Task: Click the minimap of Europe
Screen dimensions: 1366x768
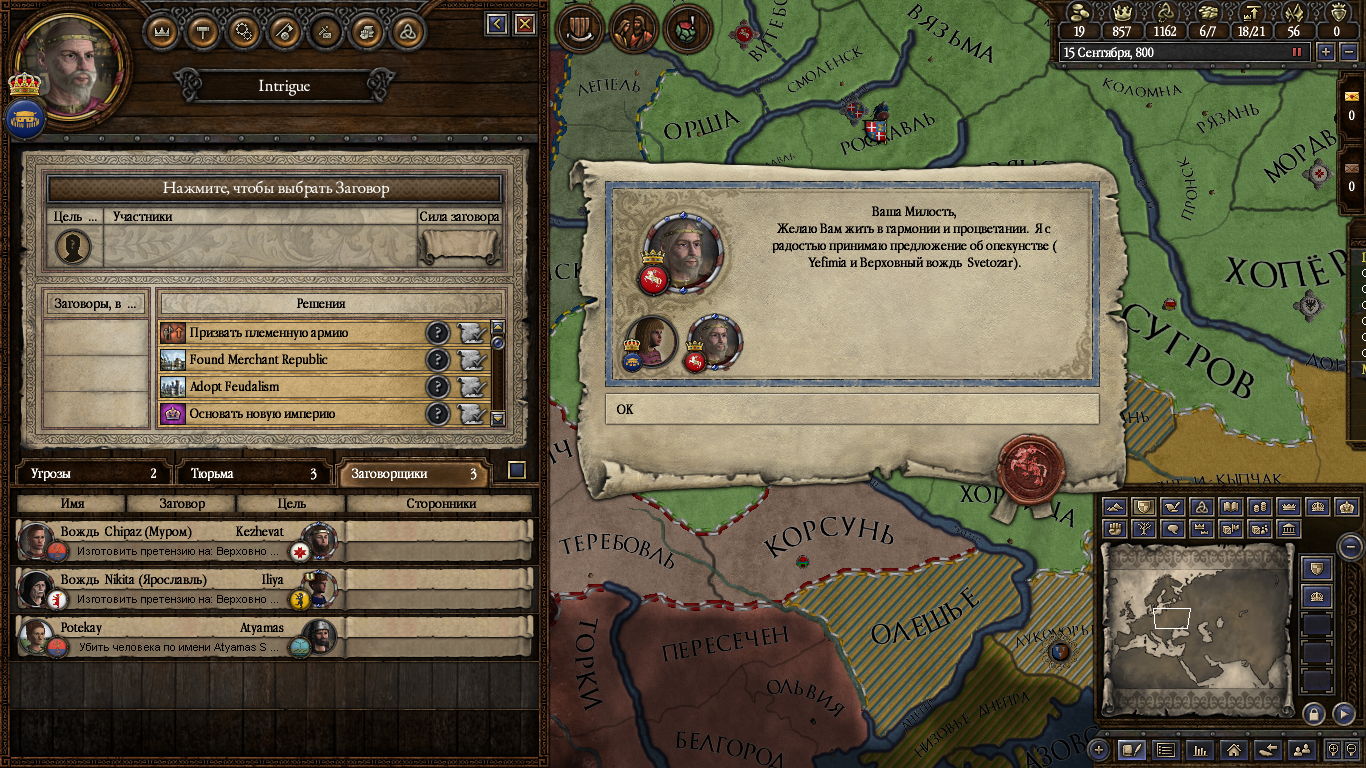Action: pyautogui.click(x=1196, y=630)
